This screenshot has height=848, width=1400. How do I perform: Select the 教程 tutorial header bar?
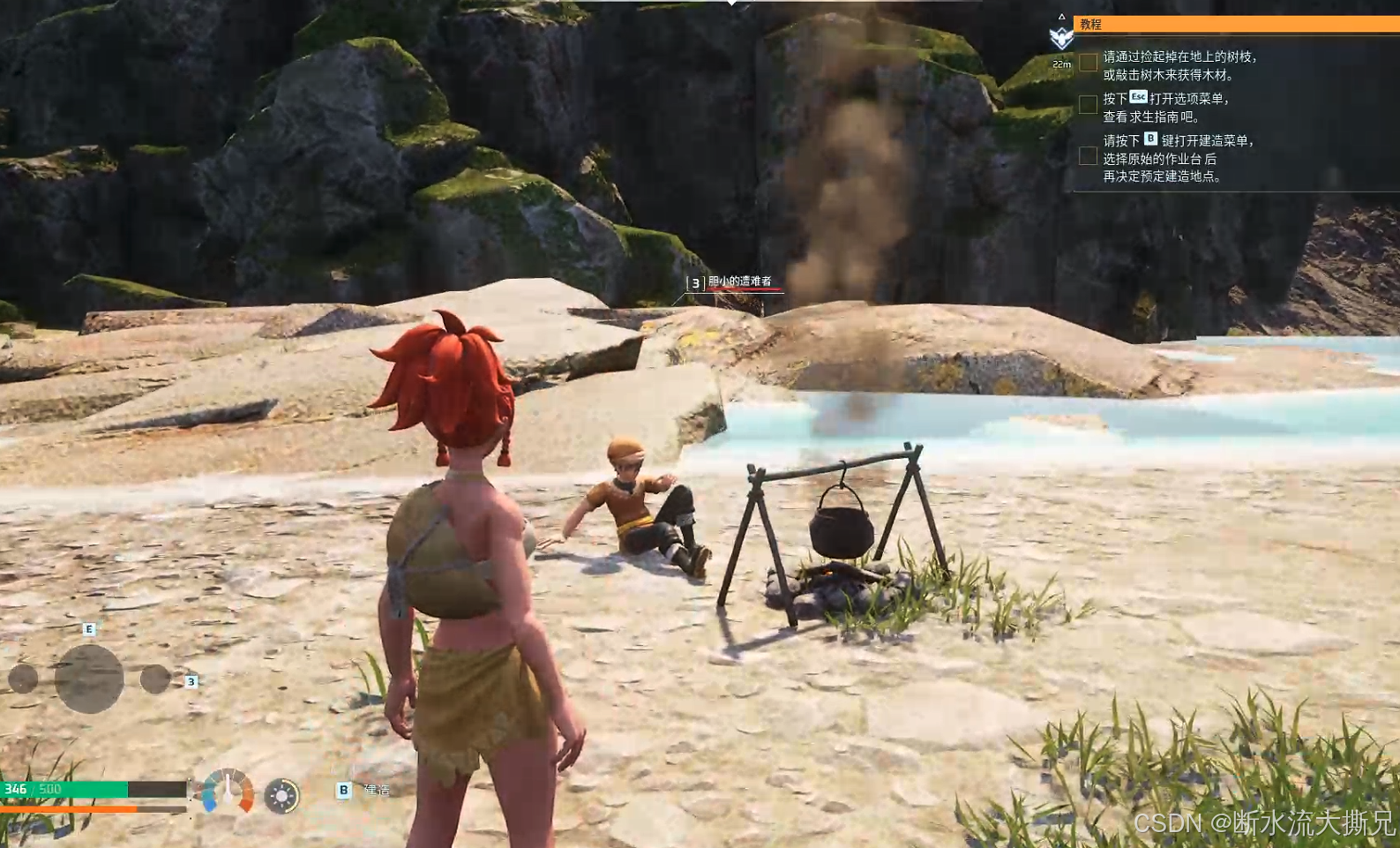coord(1235,24)
